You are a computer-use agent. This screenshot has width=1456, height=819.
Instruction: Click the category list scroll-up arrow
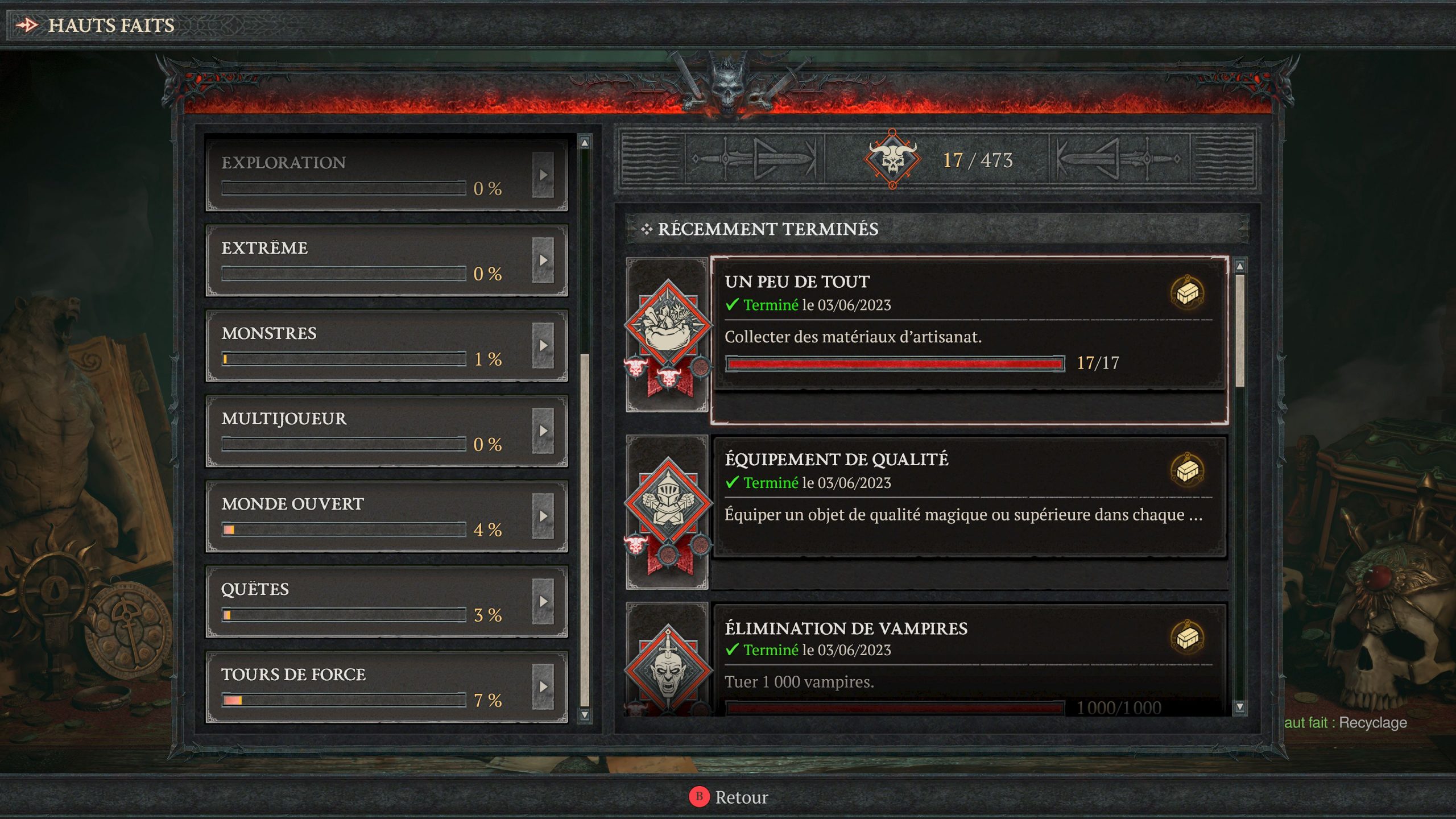pos(584,143)
